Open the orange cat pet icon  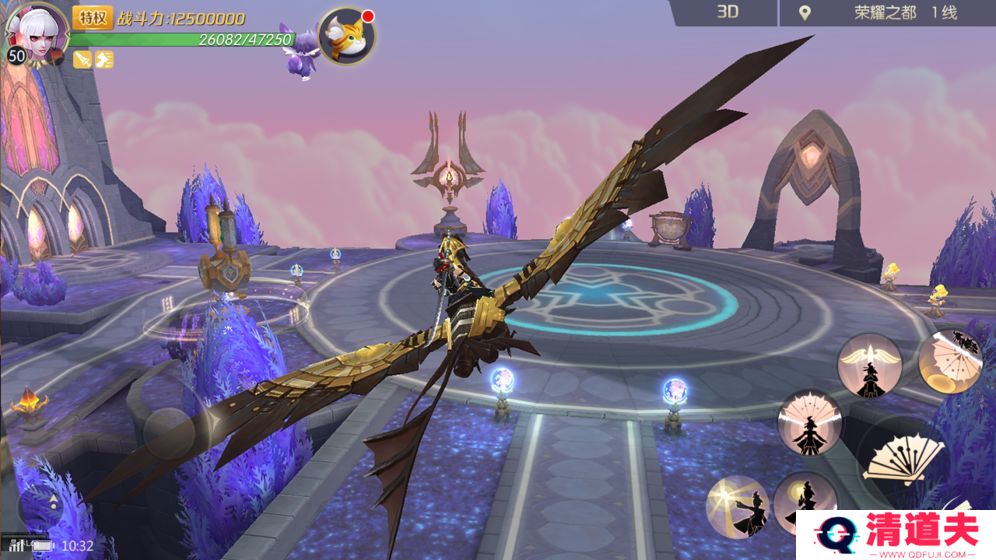[x=347, y=36]
